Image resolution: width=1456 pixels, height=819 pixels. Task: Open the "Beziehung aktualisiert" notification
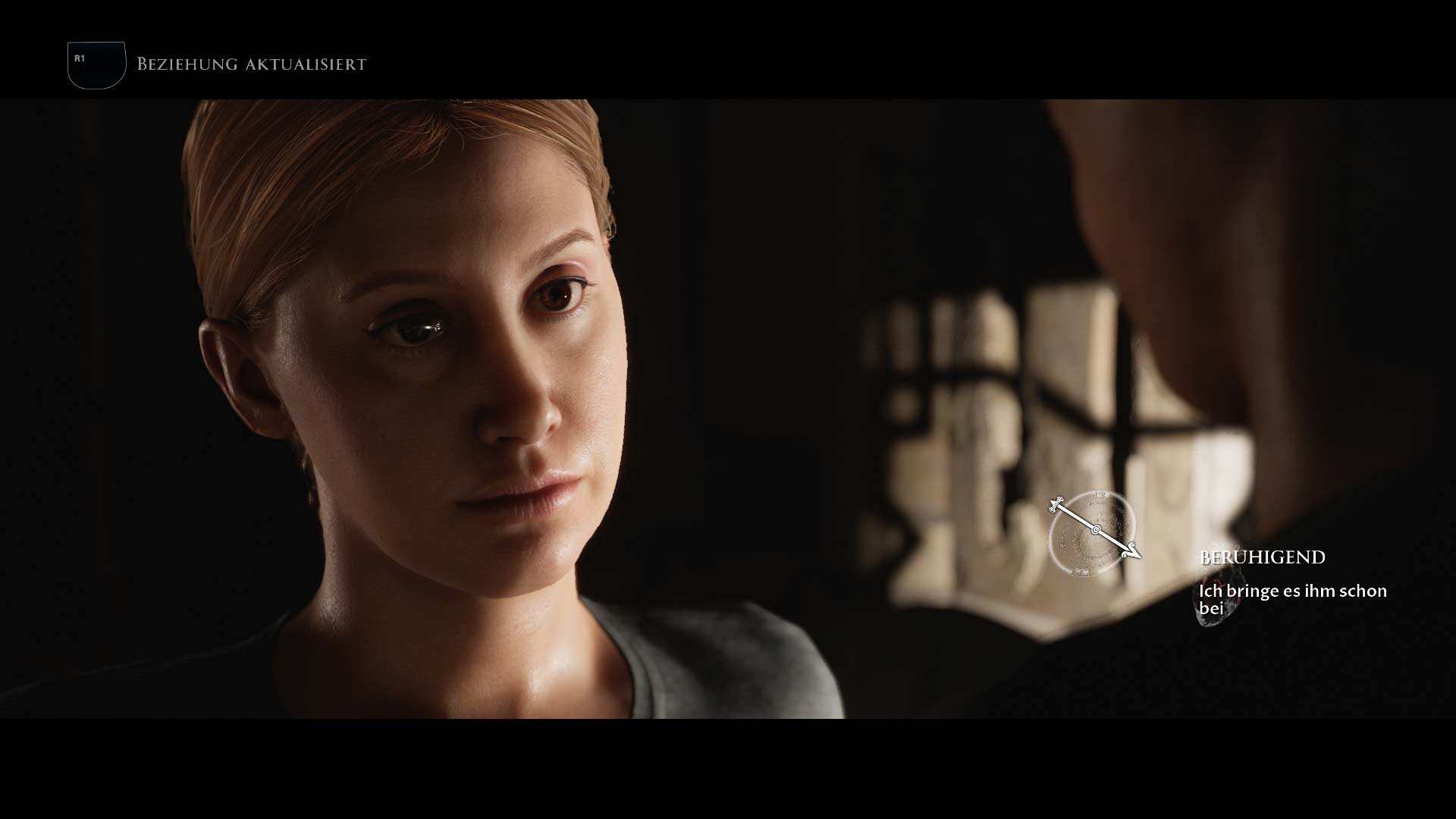click(x=251, y=64)
